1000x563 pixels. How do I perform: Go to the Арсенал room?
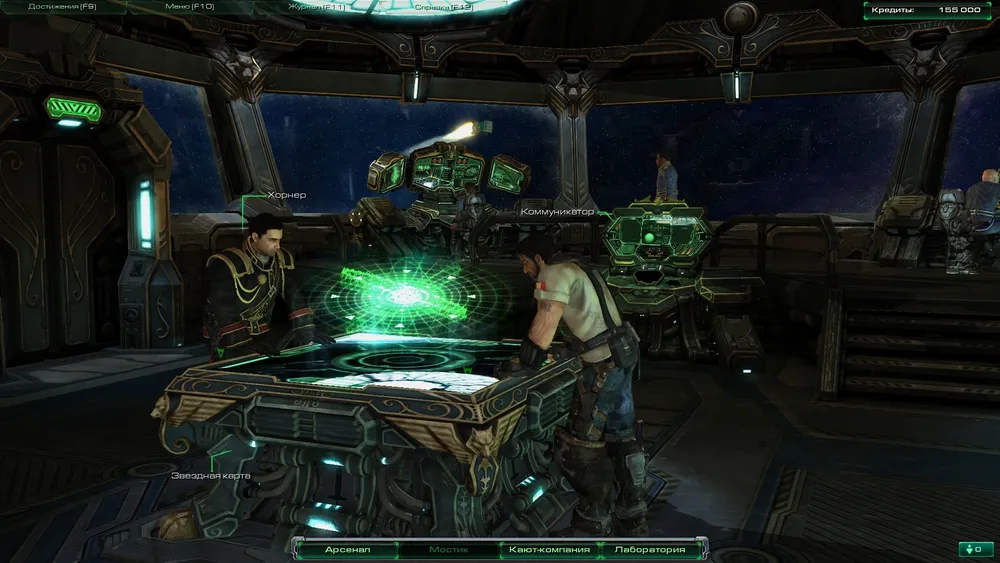pyautogui.click(x=346, y=549)
